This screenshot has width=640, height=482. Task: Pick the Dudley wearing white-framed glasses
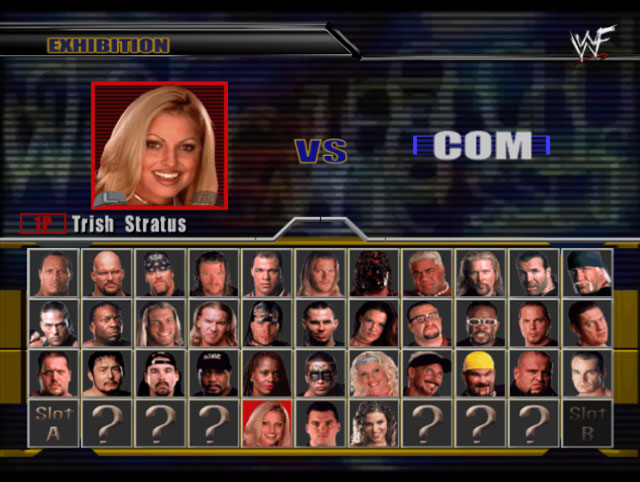tap(480, 323)
